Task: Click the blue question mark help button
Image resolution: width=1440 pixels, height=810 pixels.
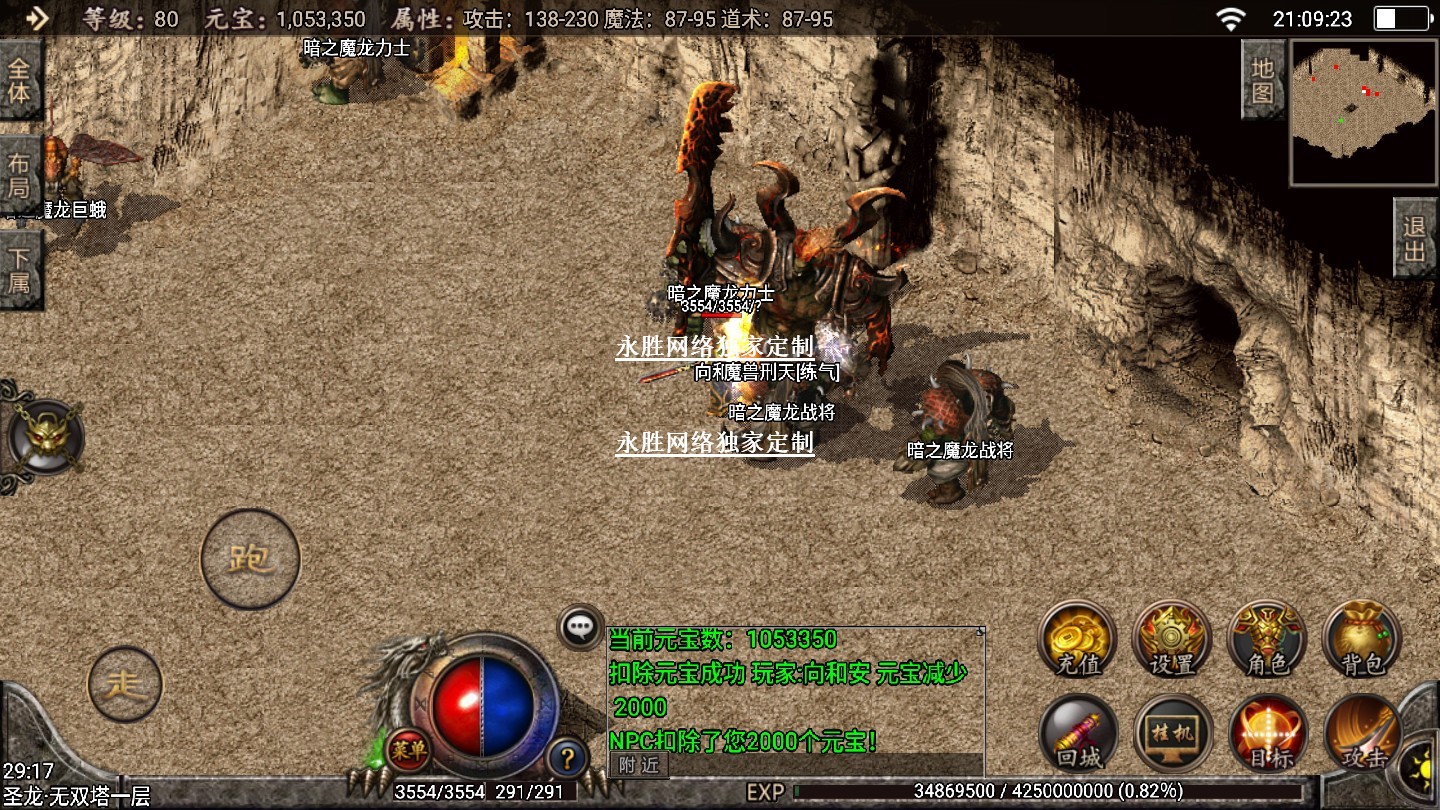Action: coord(567,757)
